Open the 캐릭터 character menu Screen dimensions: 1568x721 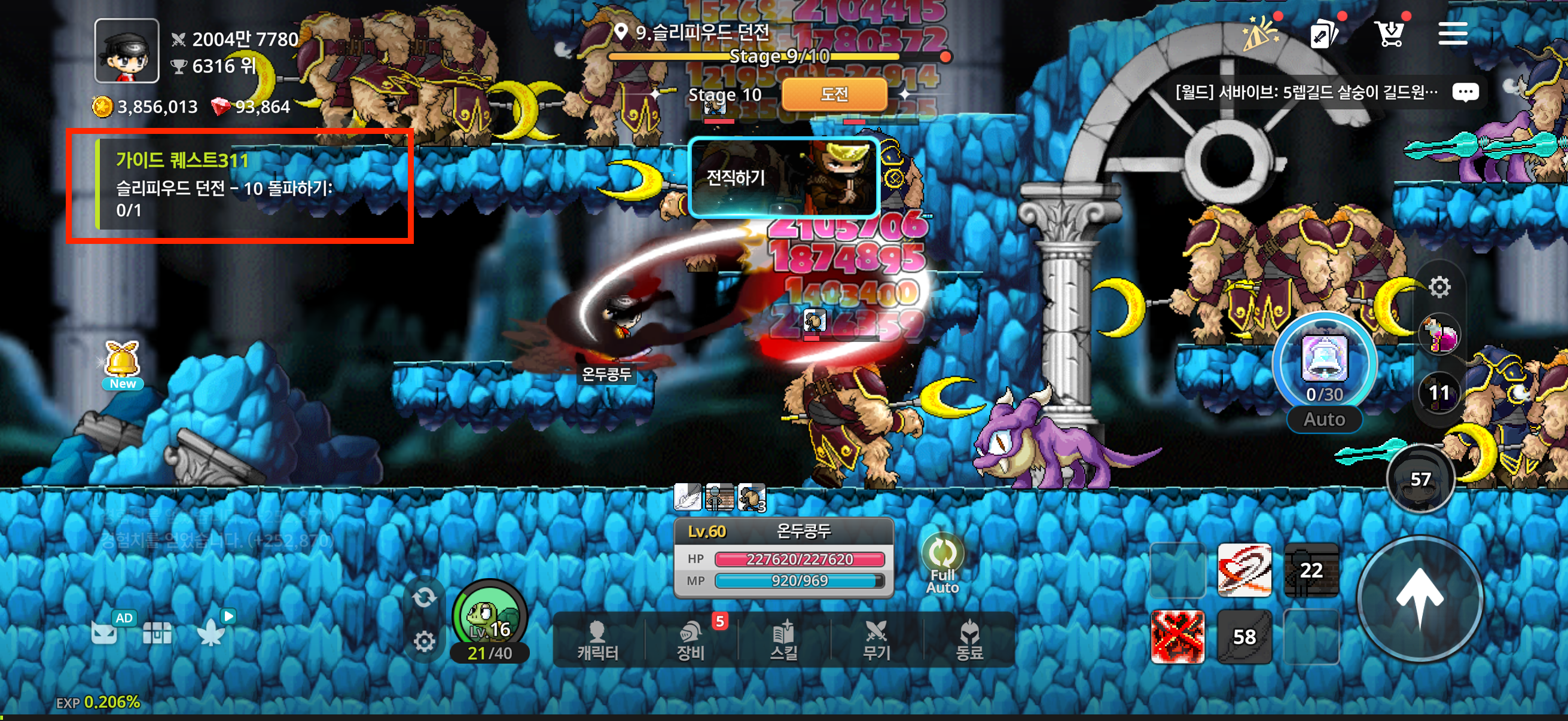click(598, 641)
